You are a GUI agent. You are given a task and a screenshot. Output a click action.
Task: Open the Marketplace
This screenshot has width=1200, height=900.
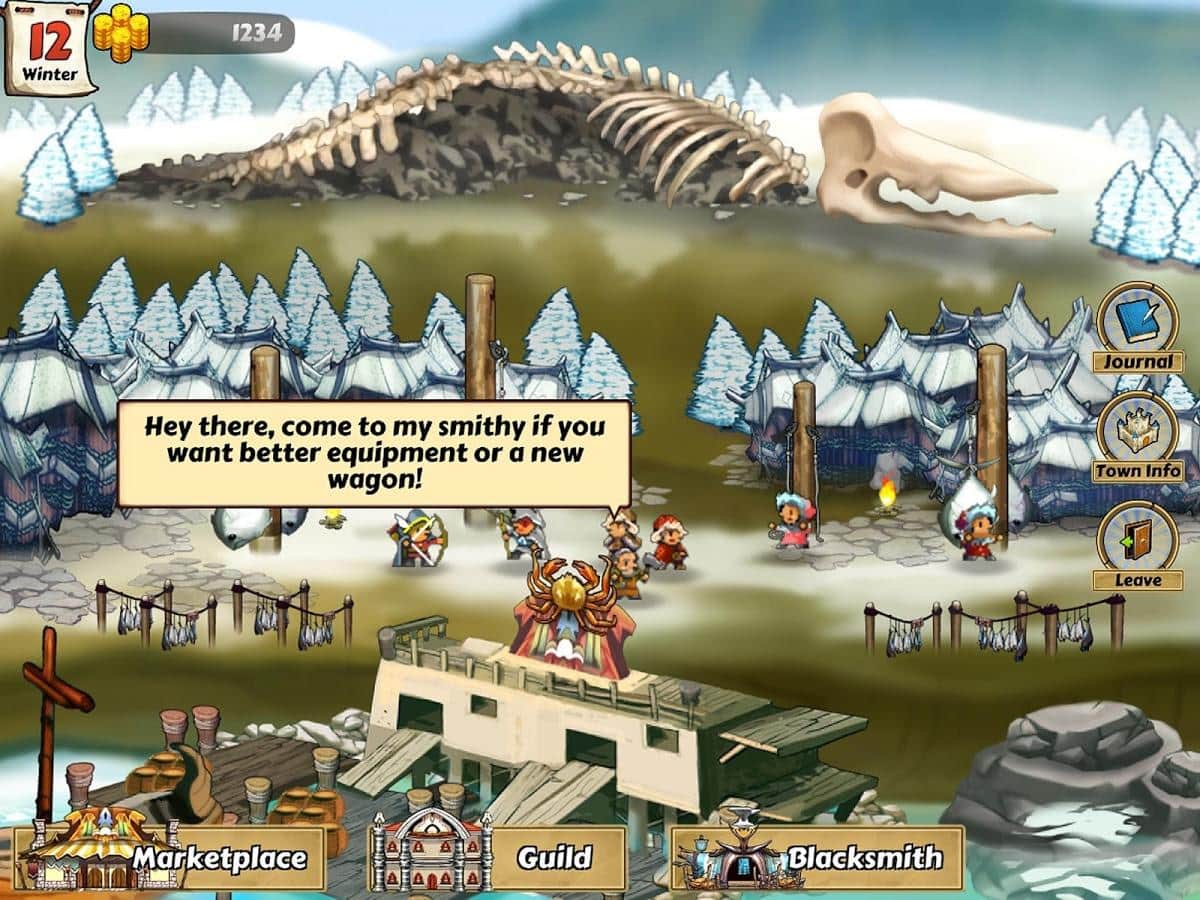point(175,857)
